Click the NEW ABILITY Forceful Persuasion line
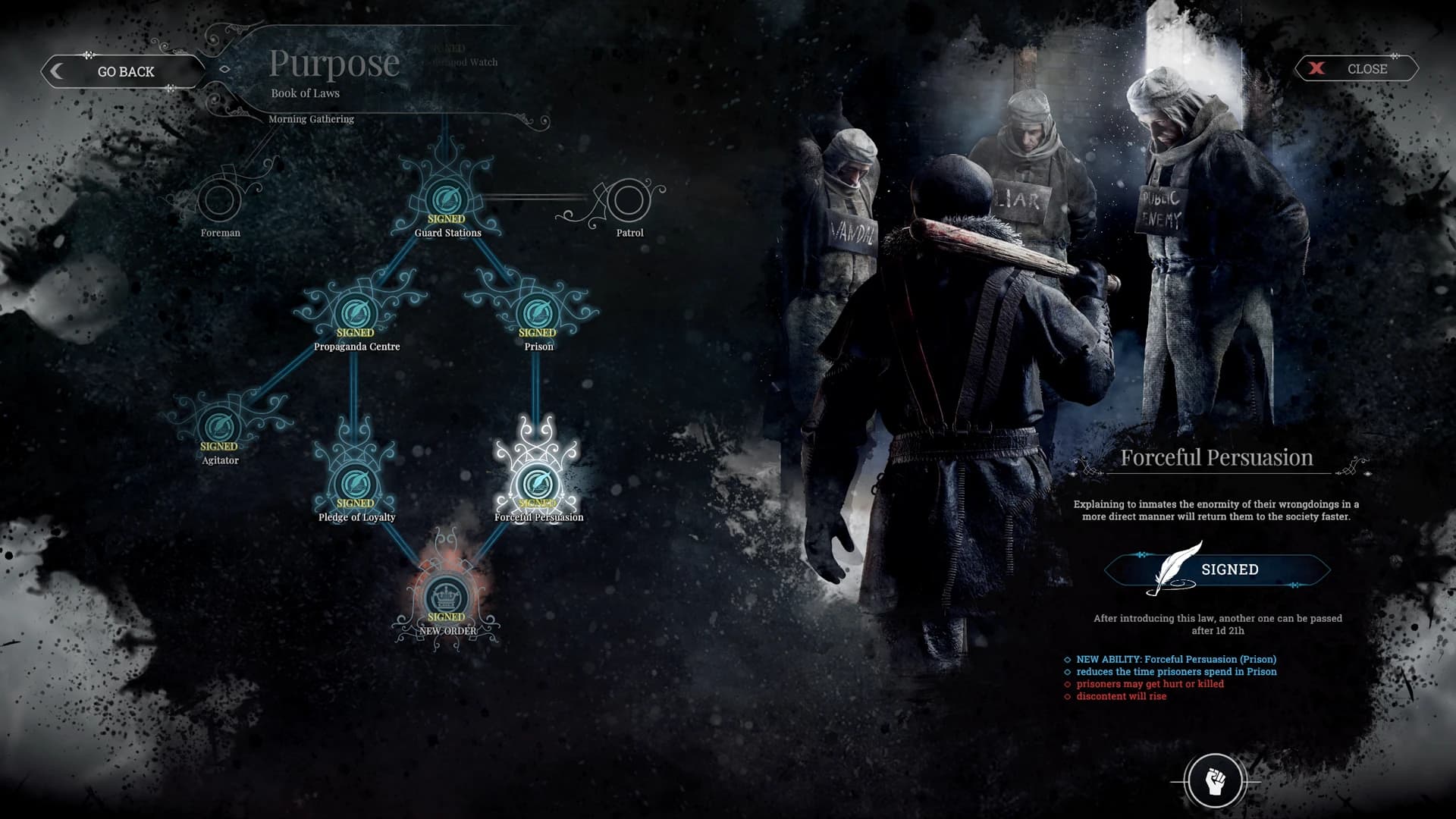This screenshot has height=819, width=1456. [x=1175, y=659]
